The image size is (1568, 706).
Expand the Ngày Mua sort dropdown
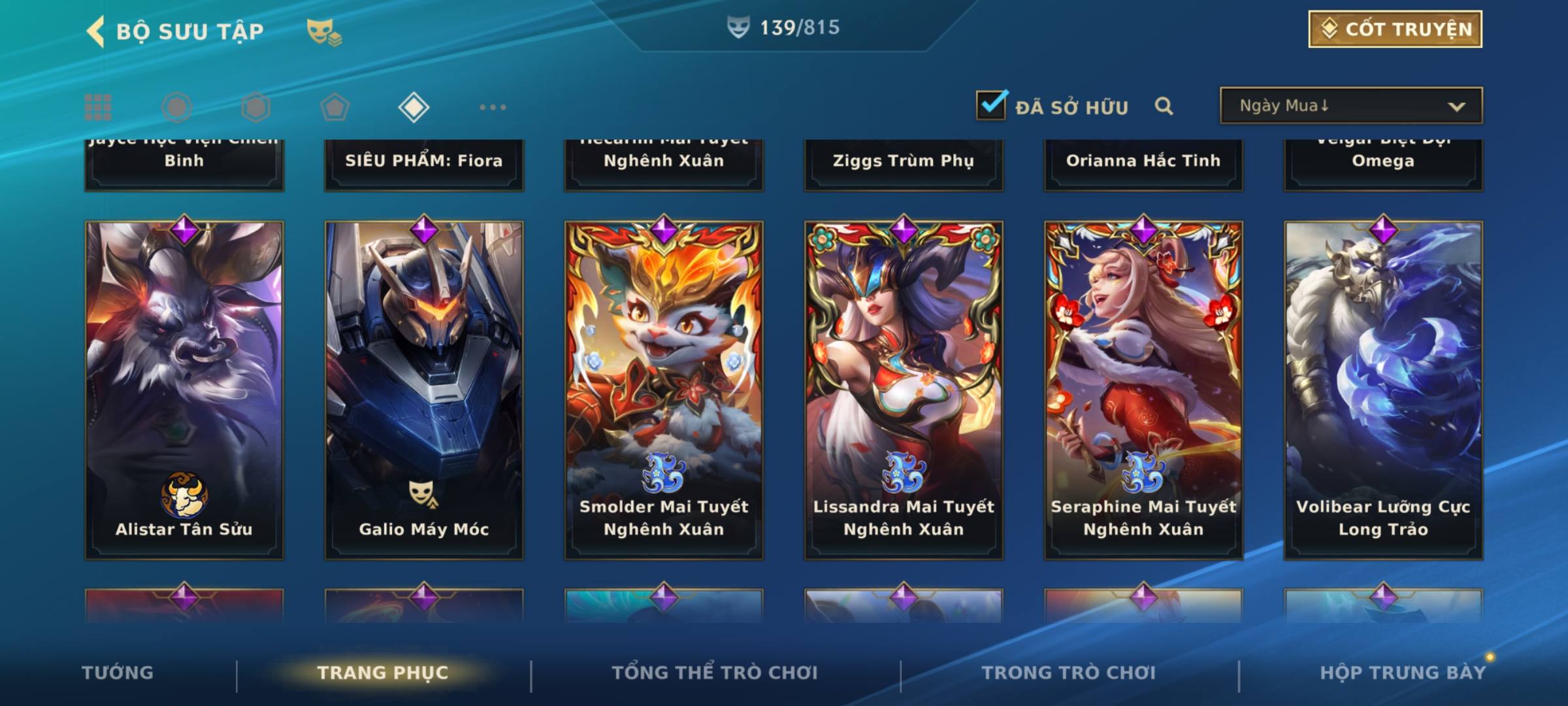[x=1350, y=106]
